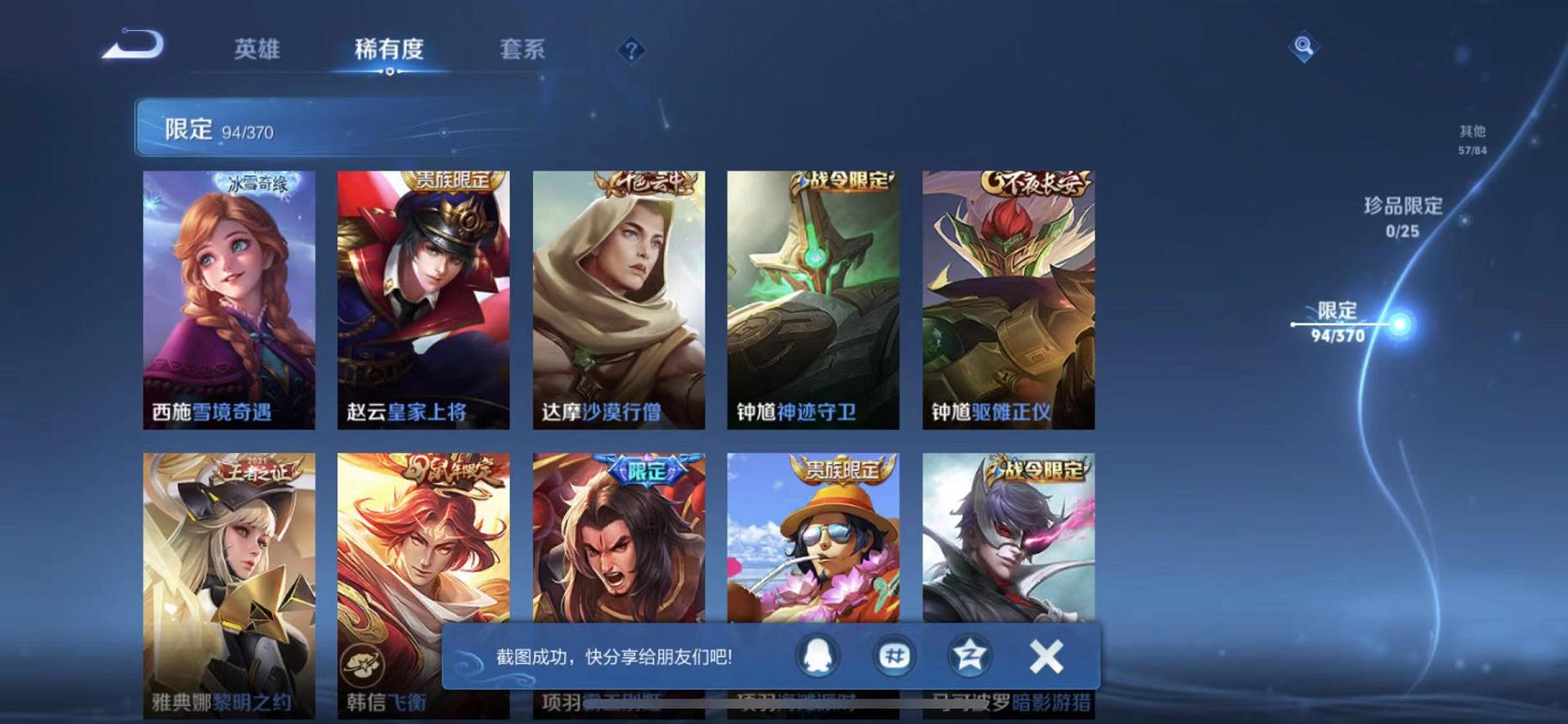This screenshot has width=1568, height=724.
Task: Open the 达摩沙漠行僧 skin thumbnail
Action: tap(617, 296)
